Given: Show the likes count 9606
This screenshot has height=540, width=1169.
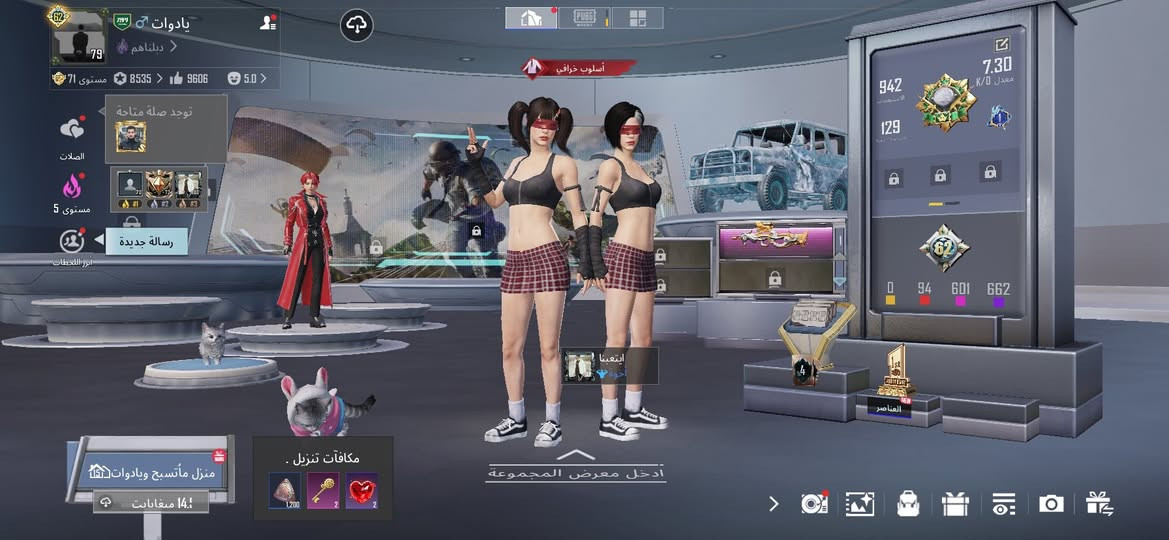Looking at the screenshot, I should [188, 78].
